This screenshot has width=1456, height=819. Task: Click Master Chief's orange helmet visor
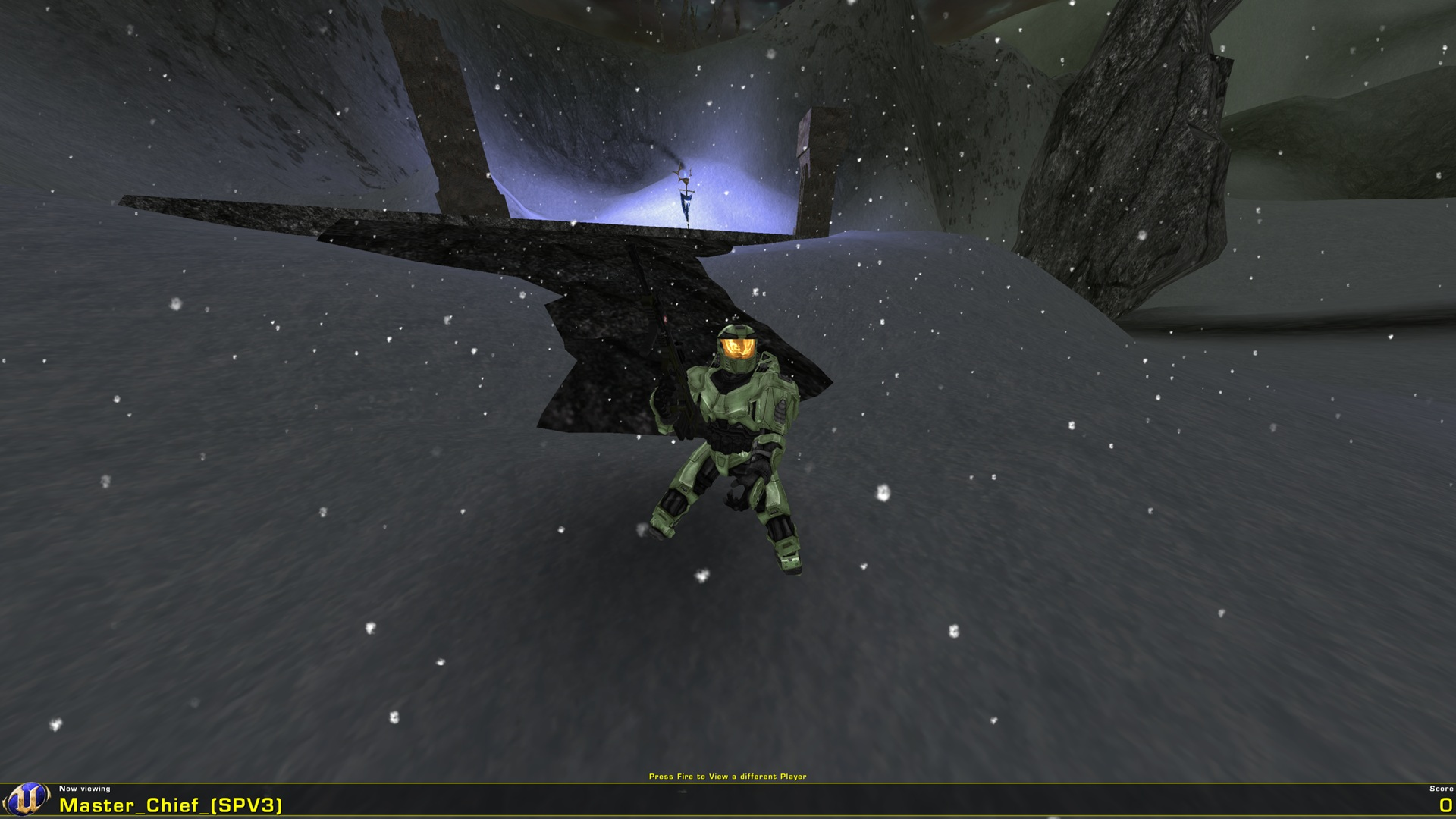(x=738, y=347)
